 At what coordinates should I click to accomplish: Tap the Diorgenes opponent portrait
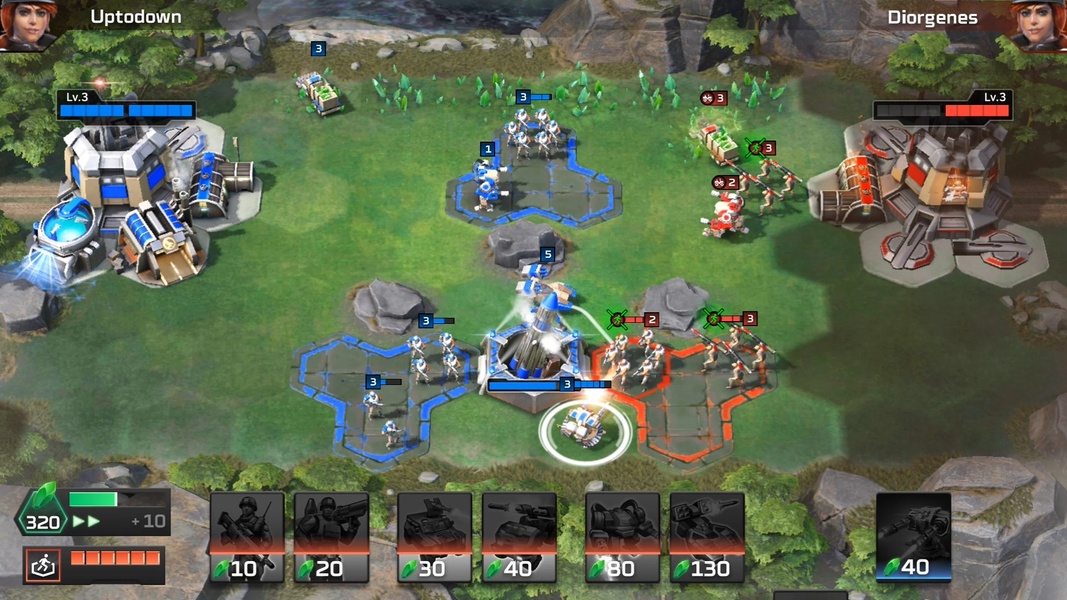coord(1040,24)
